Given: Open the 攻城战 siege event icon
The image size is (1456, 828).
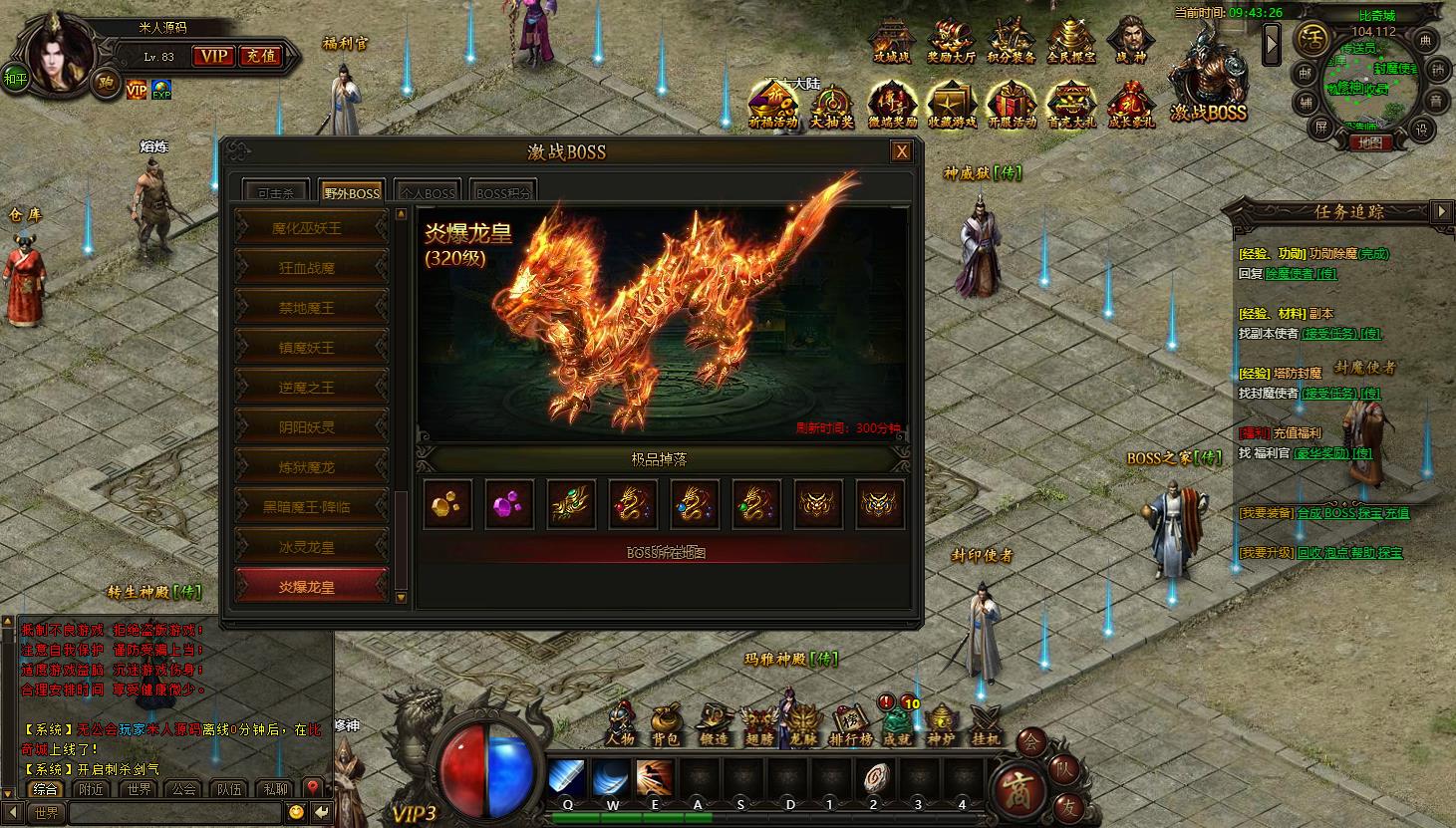Looking at the screenshot, I should point(892,42).
